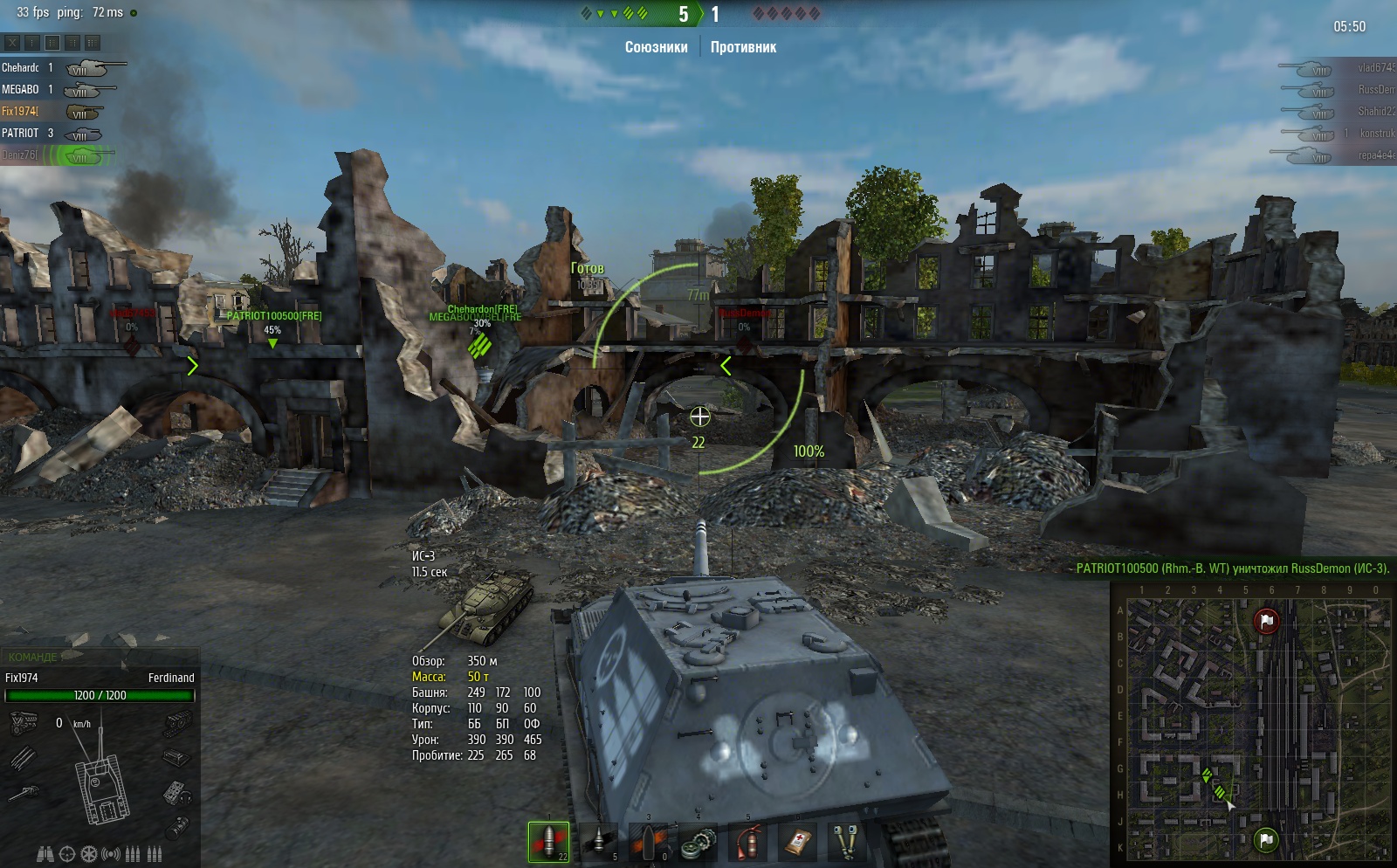The height and width of the screenshot is (868, 1397).
Task: Select player PATRIOT in the allied team list
Action: [20, 133]
